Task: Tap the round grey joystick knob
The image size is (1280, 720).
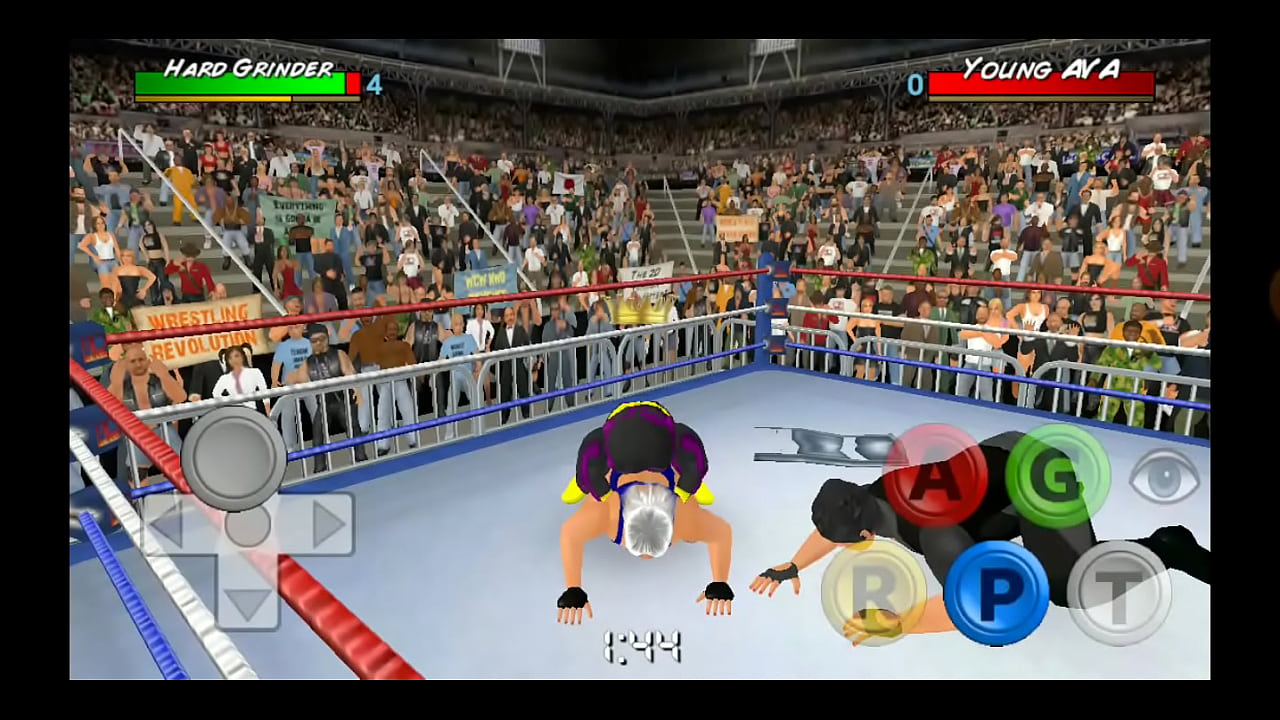Action: point(234,458)
